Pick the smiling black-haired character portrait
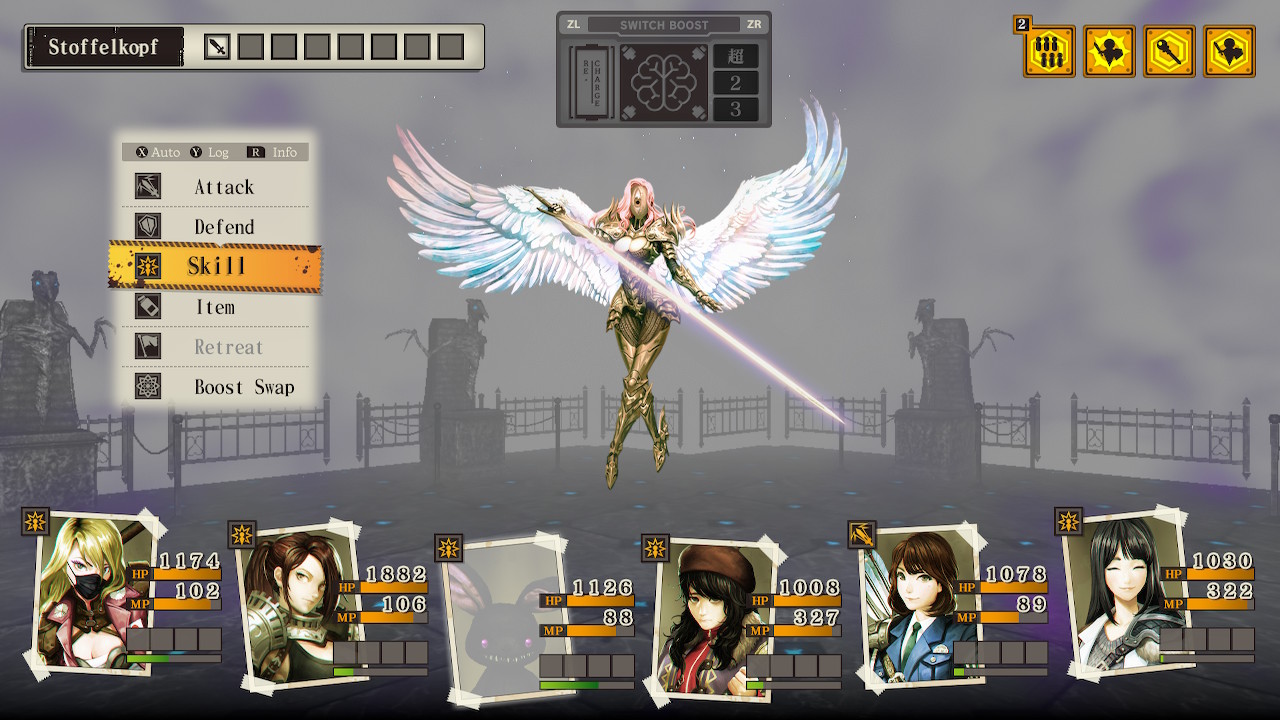The image size is (1280, 720). pos(1115,590)
